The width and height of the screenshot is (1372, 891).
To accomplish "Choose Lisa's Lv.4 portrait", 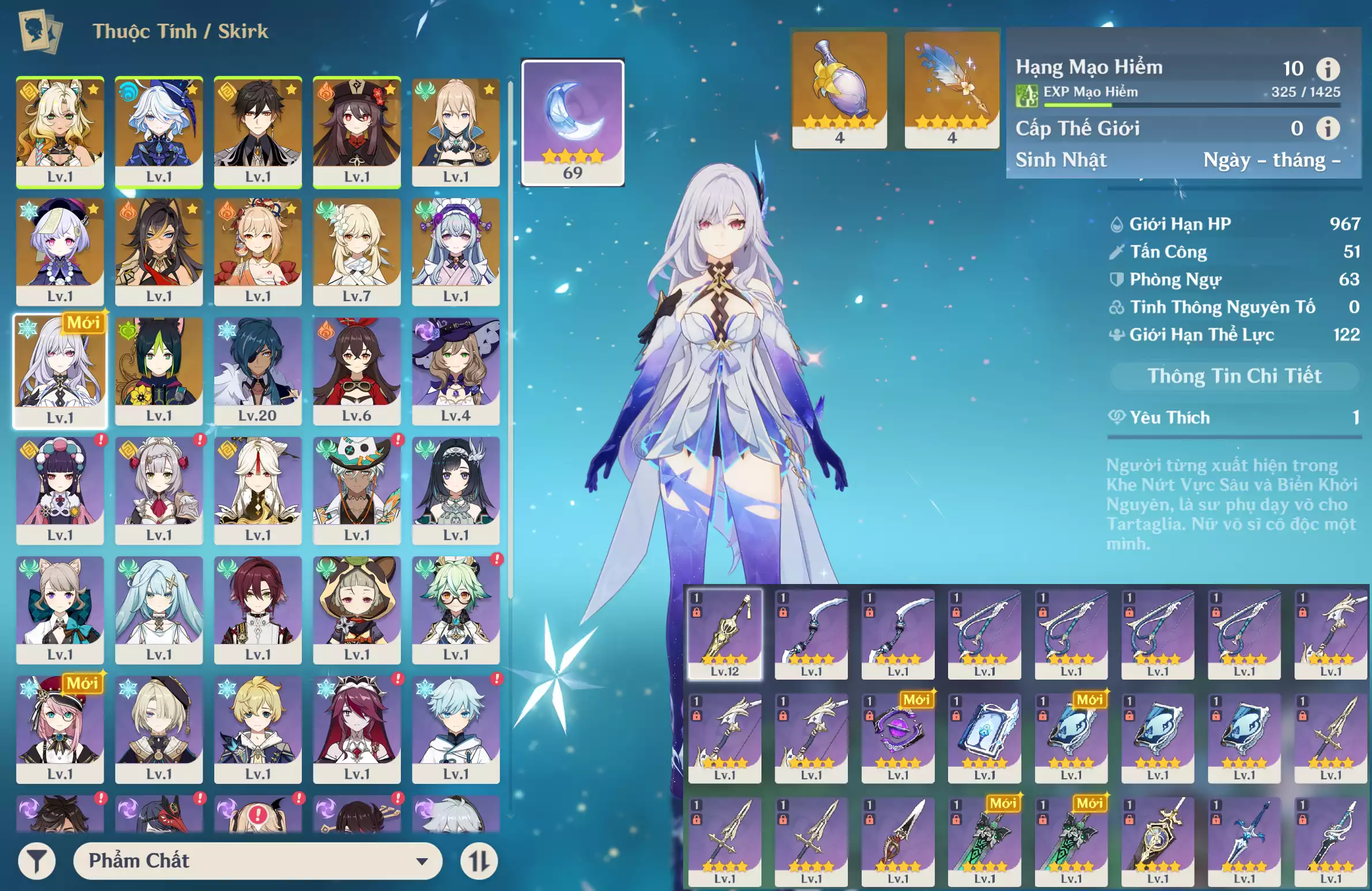I will point(456,370).
